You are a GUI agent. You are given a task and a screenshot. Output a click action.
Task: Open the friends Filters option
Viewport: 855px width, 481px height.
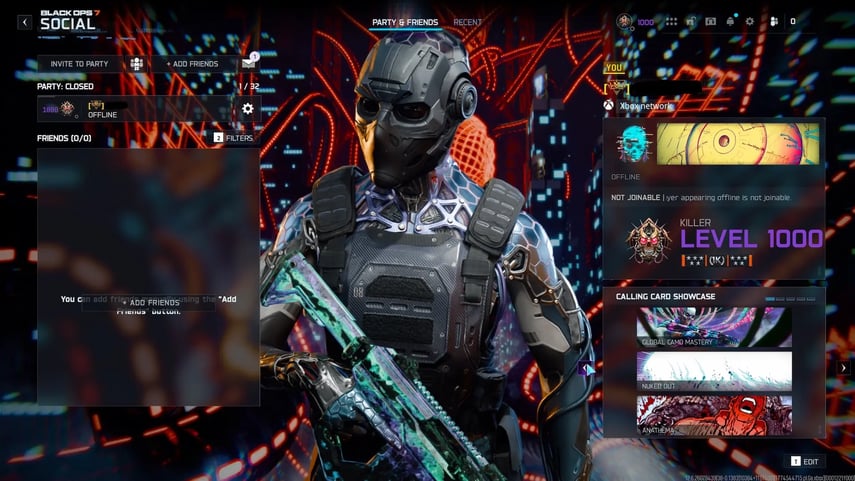pos(234,138)
